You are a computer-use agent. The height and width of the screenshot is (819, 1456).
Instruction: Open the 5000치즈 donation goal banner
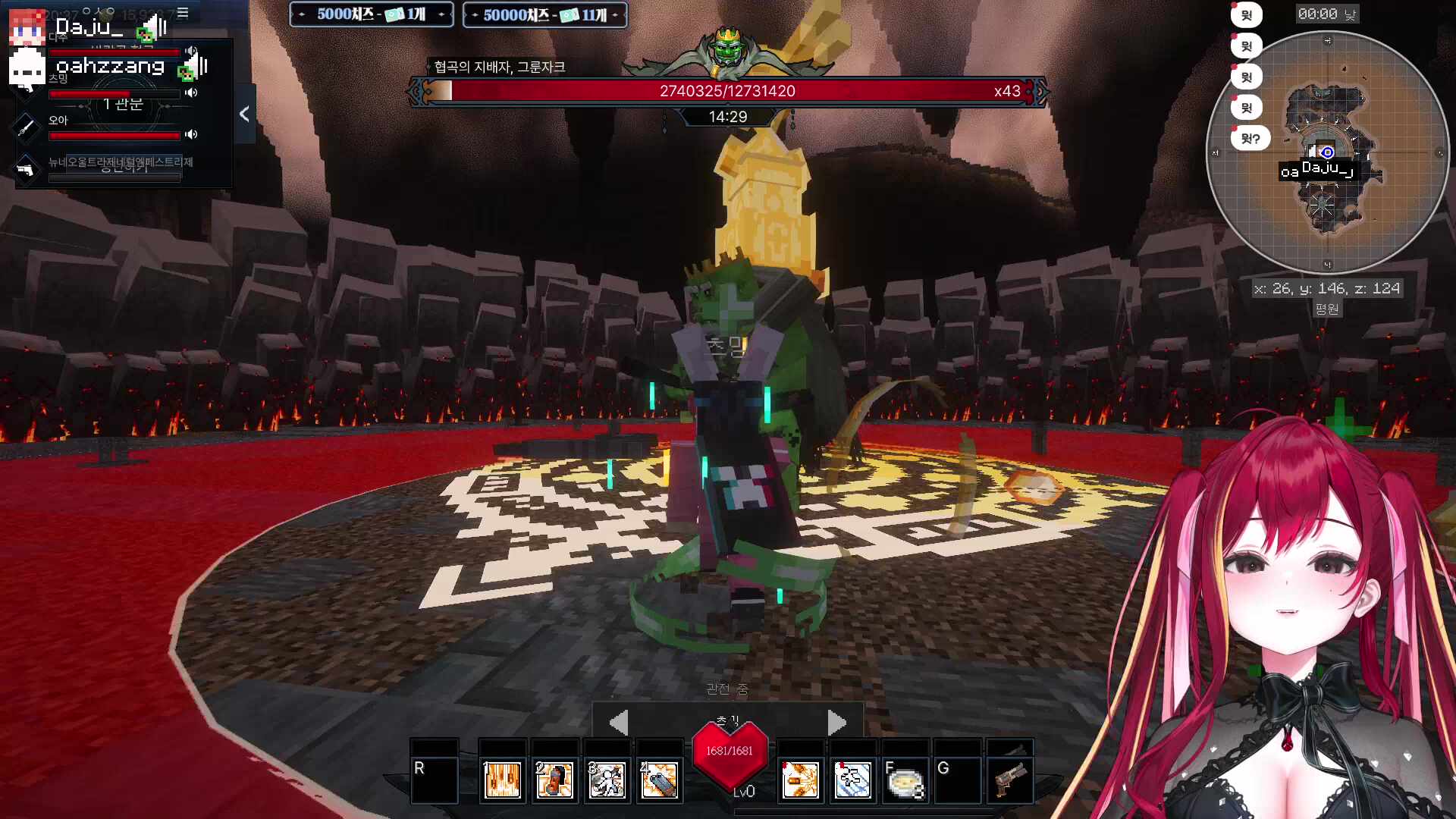[x=372, y=14]
